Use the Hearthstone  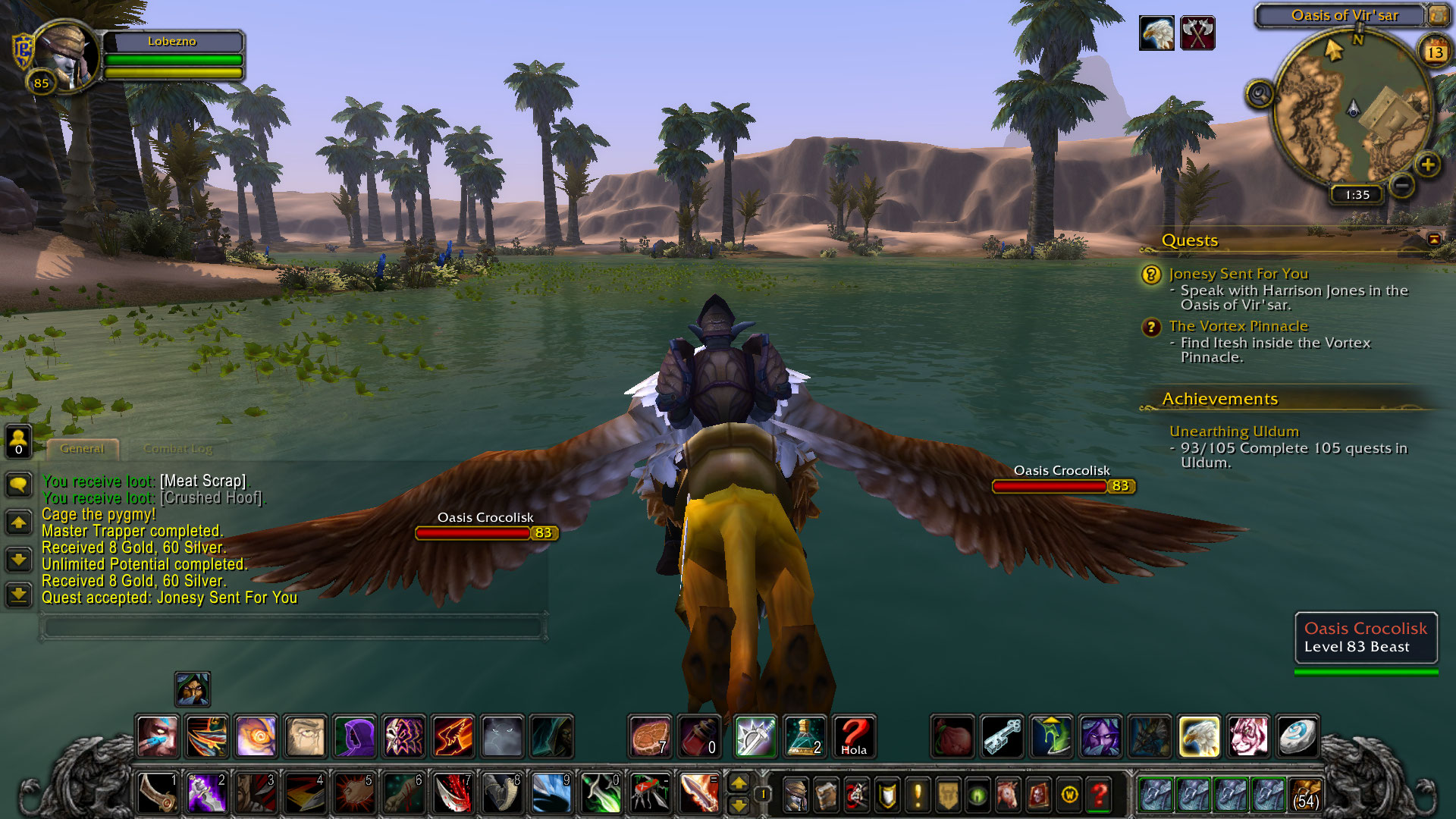[1296, 736]
